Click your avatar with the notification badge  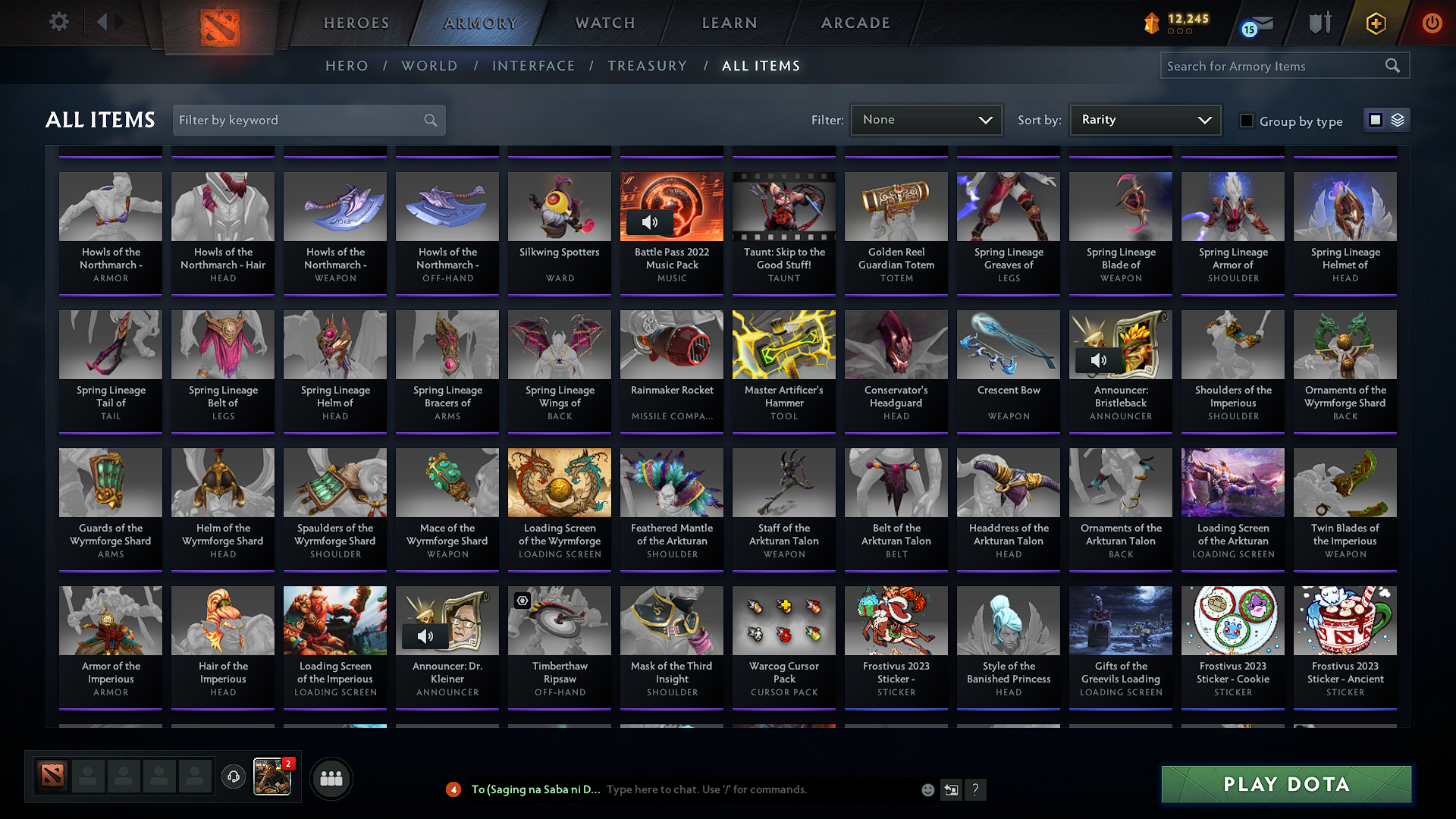point(272,777)
